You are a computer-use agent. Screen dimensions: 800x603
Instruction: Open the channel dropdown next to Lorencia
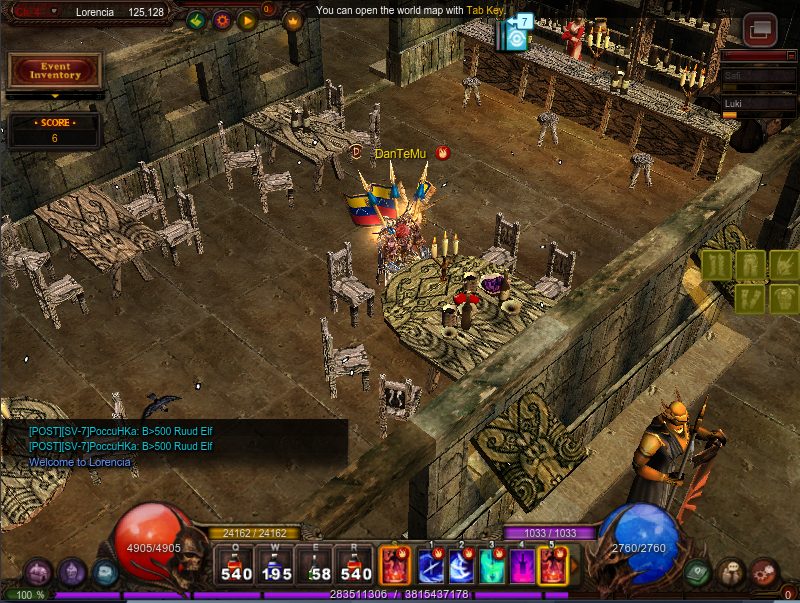54,11
